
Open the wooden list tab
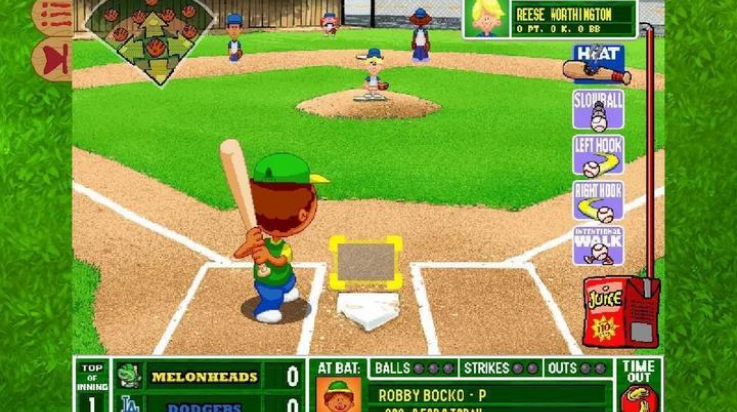[53, 16]
